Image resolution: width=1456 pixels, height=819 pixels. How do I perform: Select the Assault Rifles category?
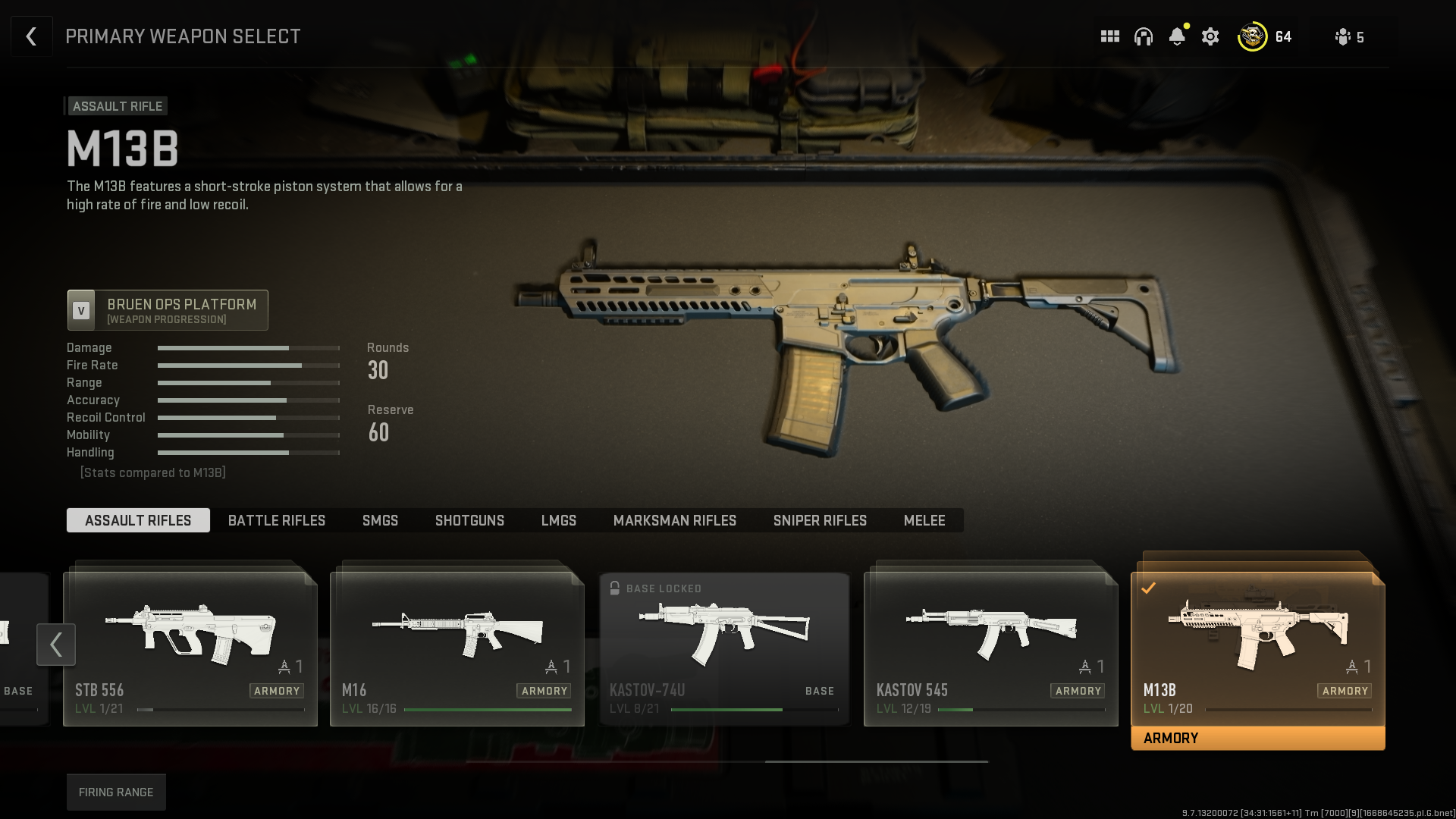(x=137, y=520)
